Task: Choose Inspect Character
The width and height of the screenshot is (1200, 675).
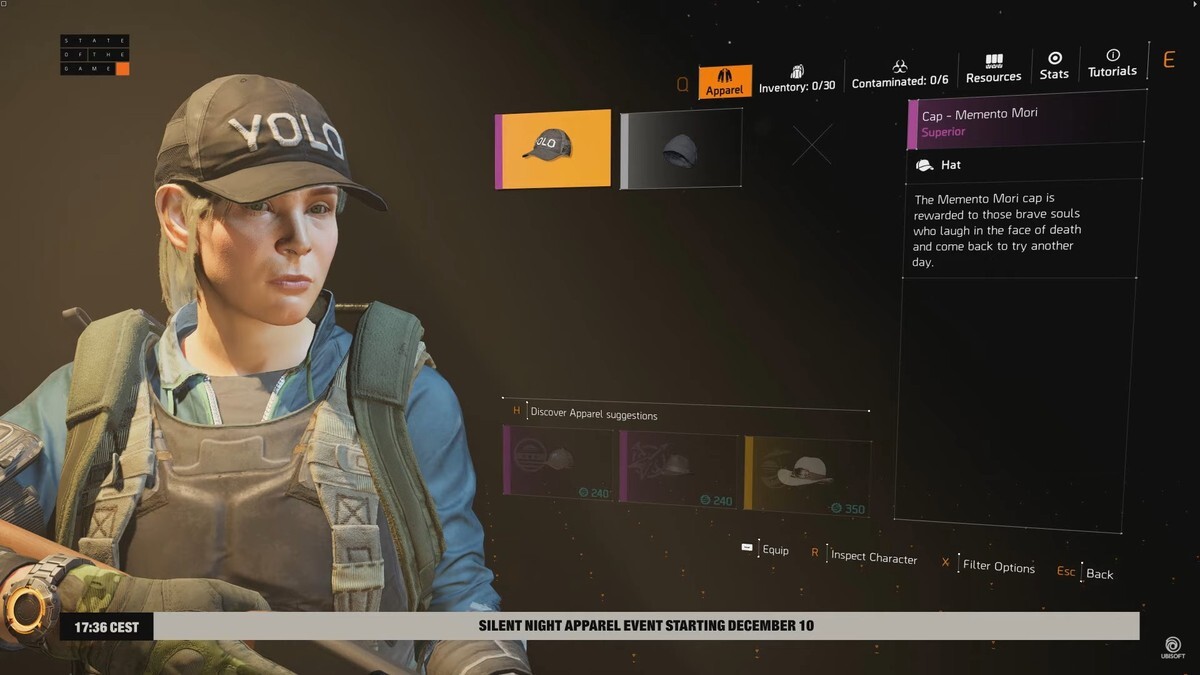Action: (x=864, y=556)
